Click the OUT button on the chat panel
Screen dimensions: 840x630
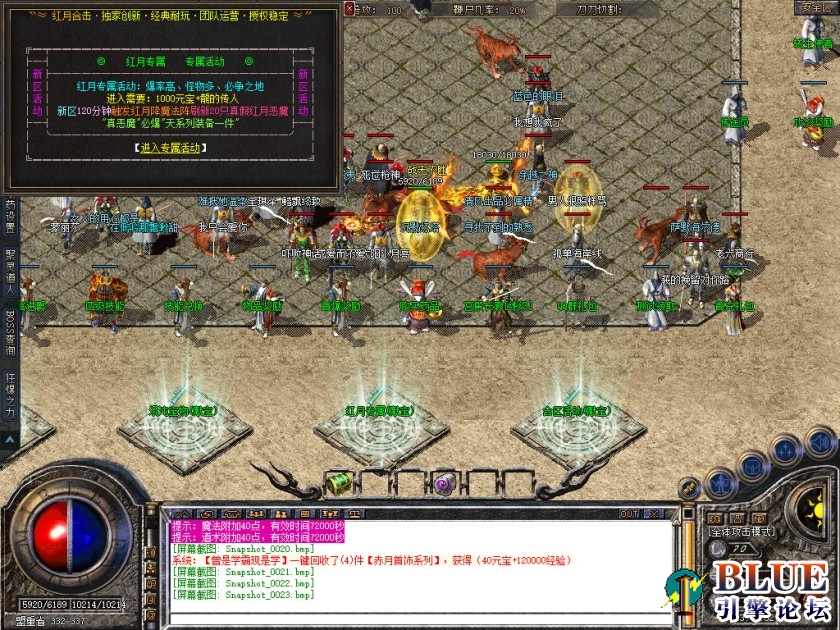pos(628,514)
